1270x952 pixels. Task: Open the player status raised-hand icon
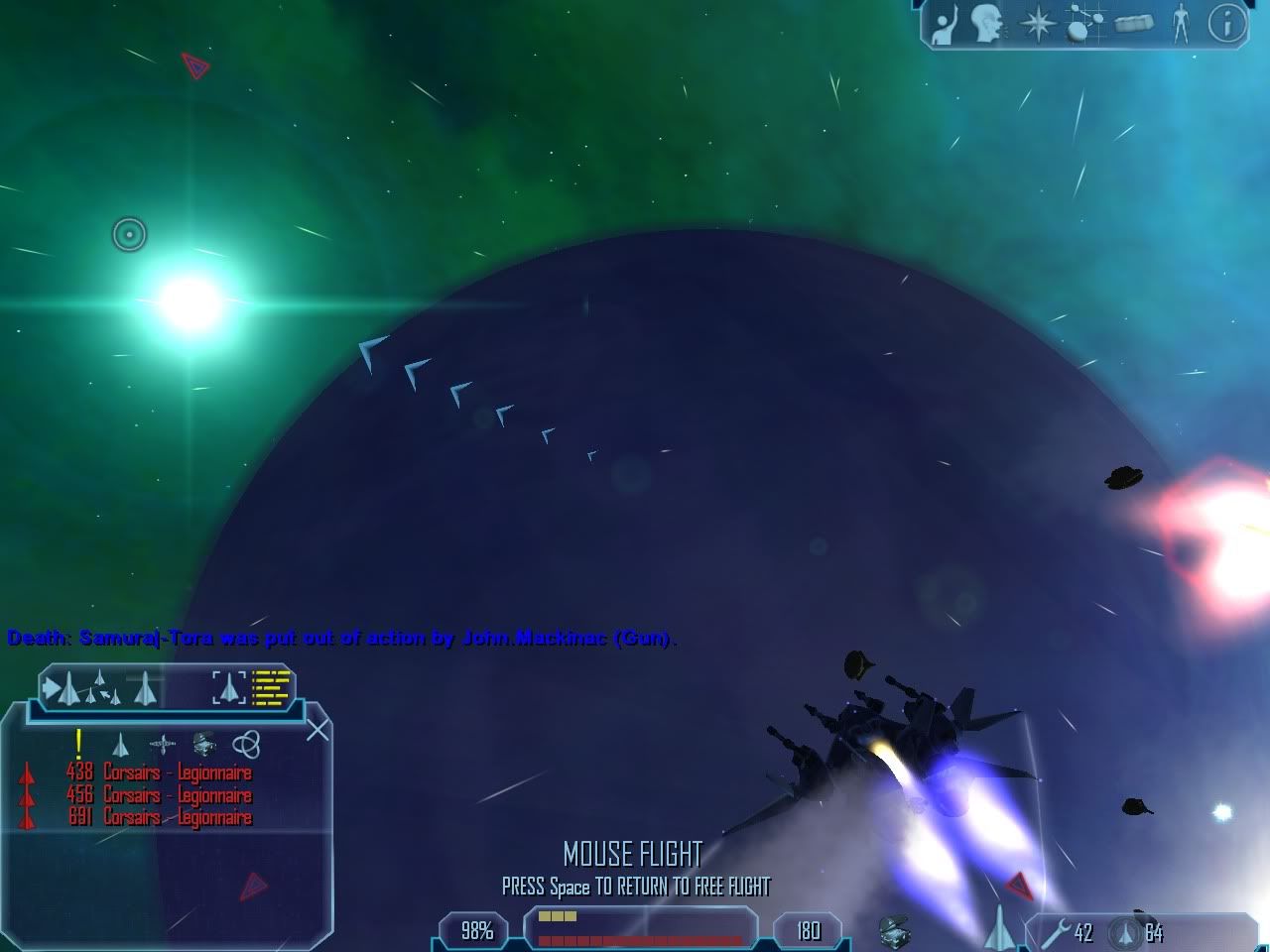click(x=945, y=24)
